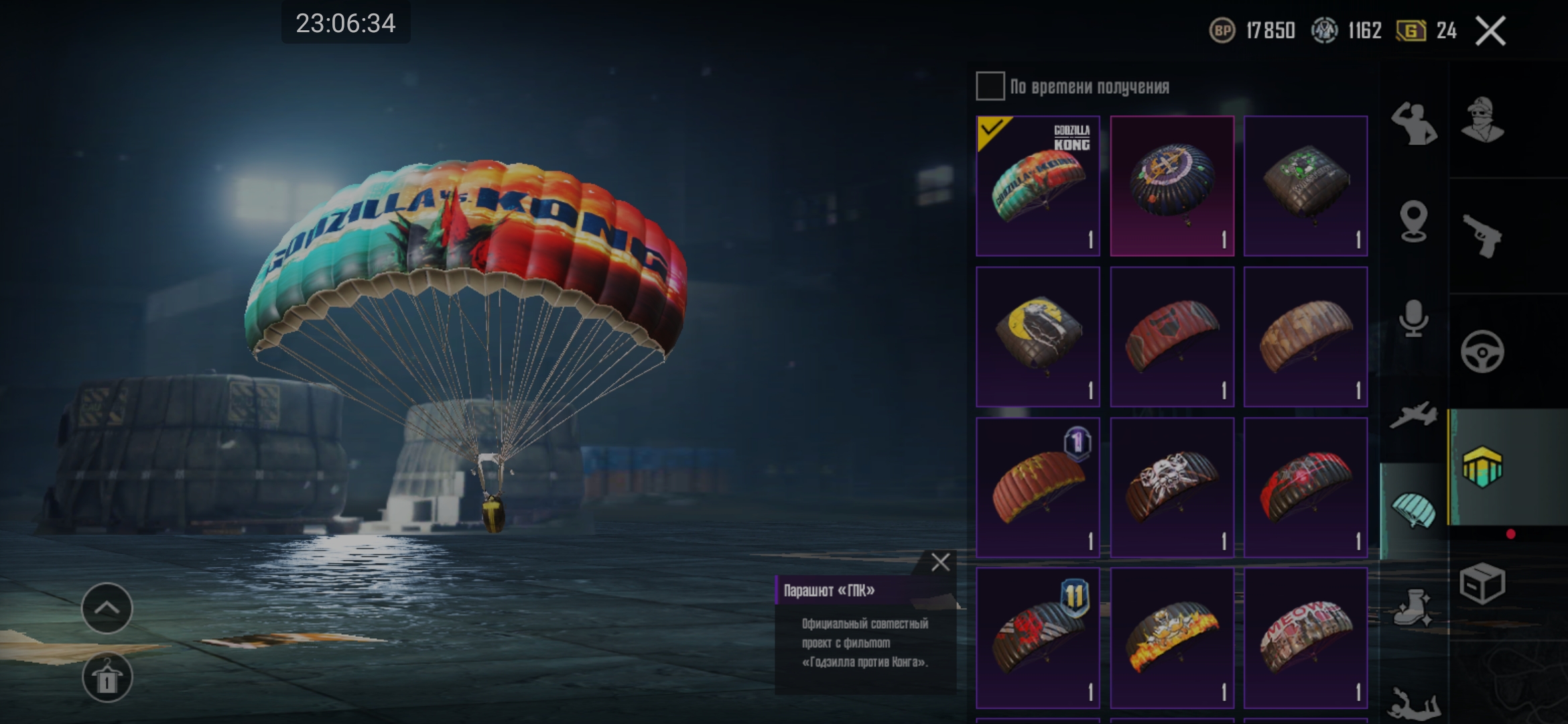The width and height of the screenshot is (1568, 724).
Task: Open the character outfit category
Action: [1482, 121]
